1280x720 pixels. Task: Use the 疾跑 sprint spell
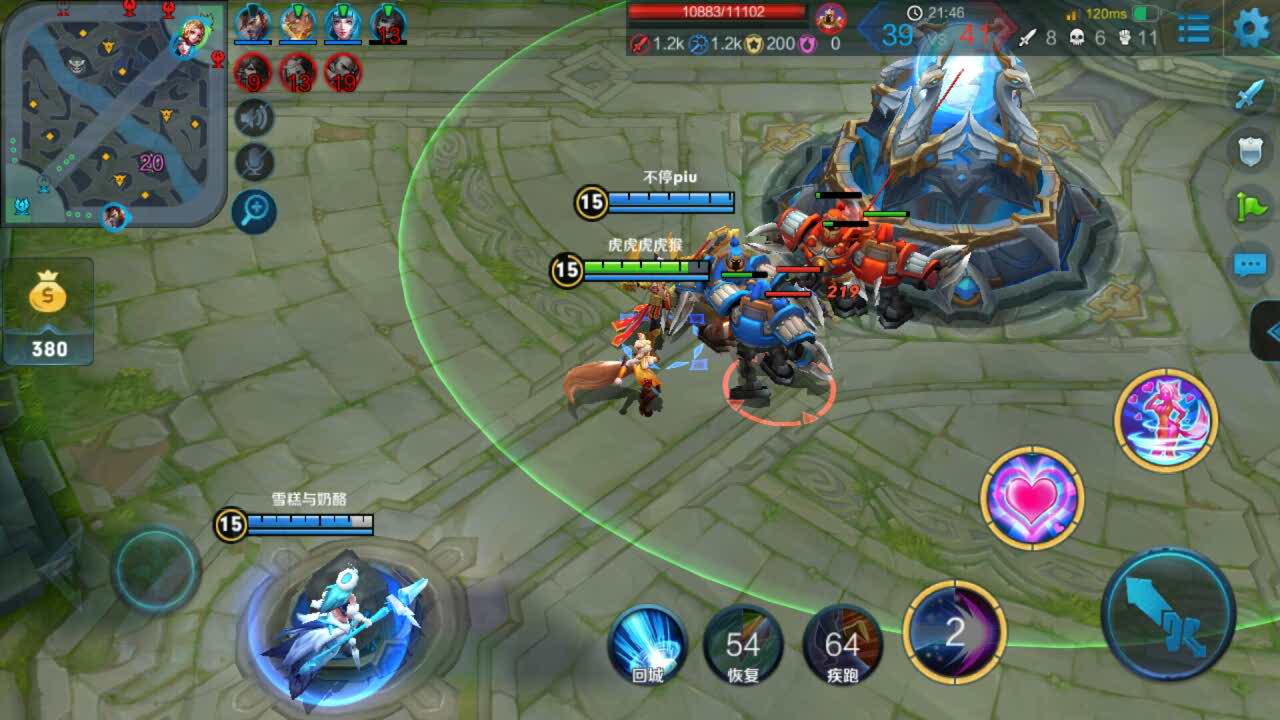coord(842,645)
